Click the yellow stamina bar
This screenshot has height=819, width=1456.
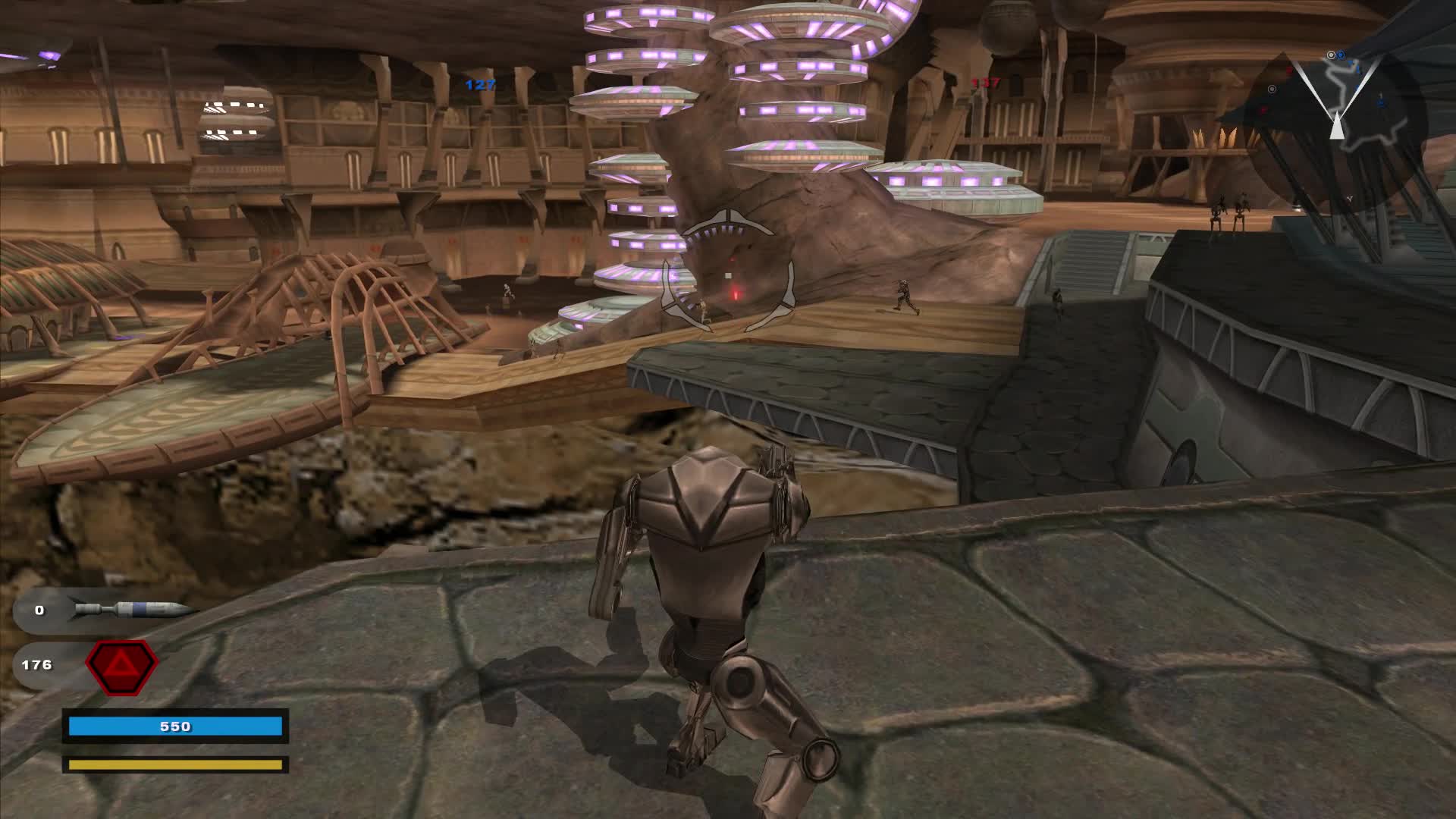coord(176,765)
